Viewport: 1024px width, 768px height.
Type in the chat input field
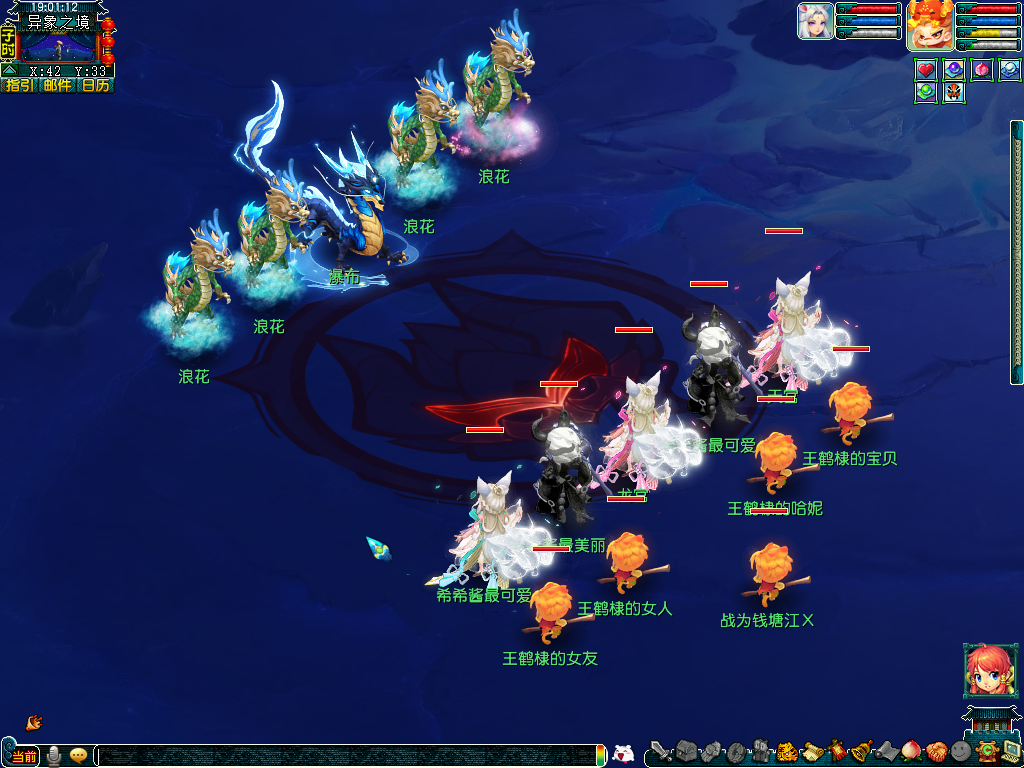coord(350,756)
